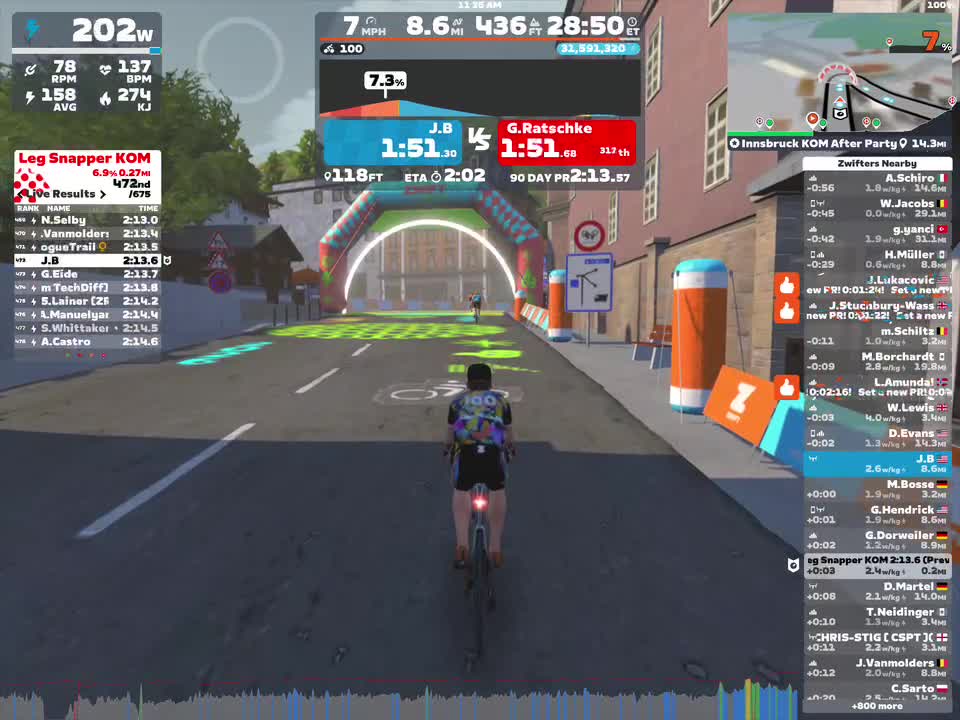This screenshot has width=960, height=720.
Task: Select N.Selby in the KOM leaderboard
Action: coord(86,220)
